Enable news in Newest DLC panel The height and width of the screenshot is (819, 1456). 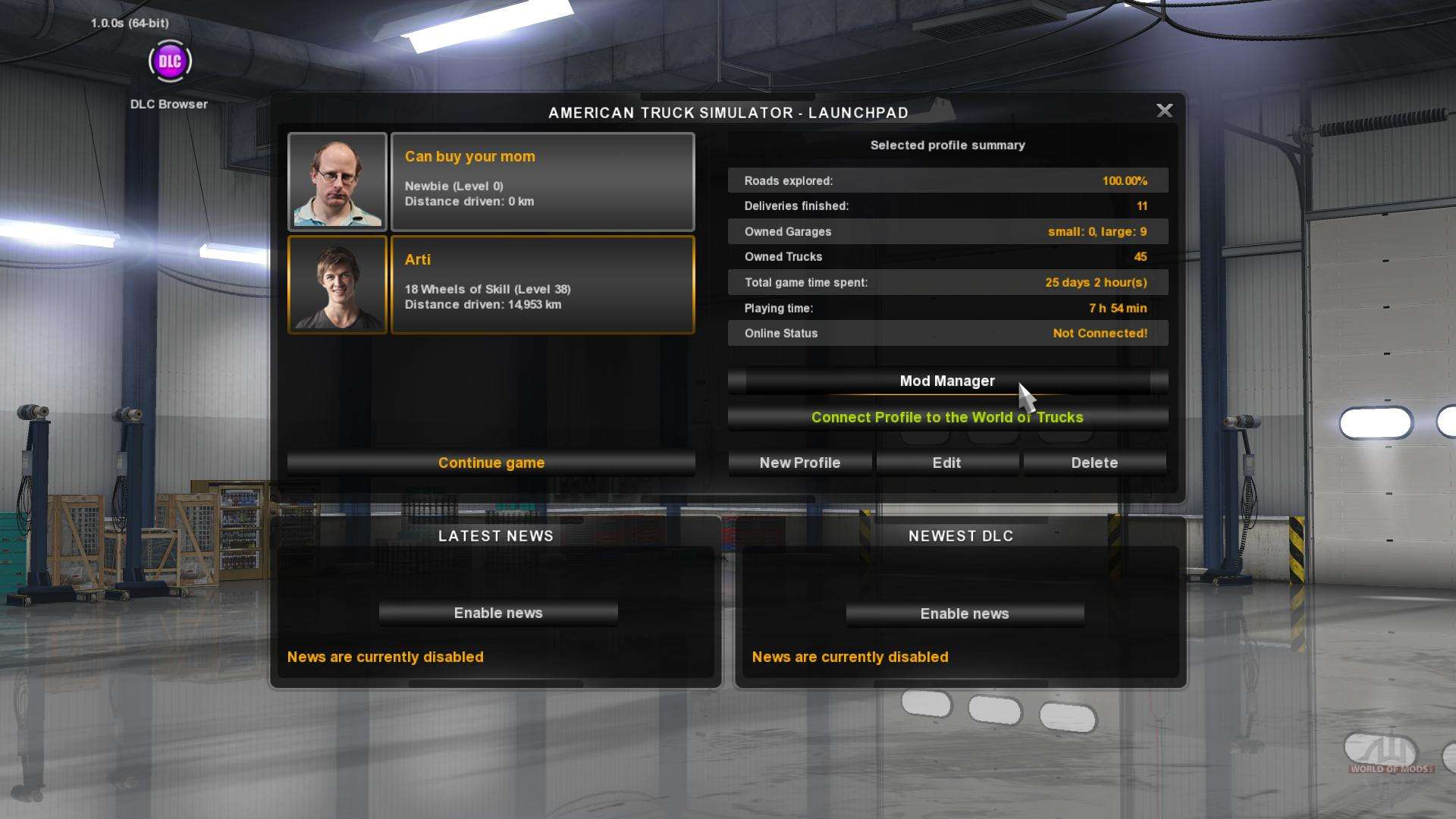coord(965,613)
